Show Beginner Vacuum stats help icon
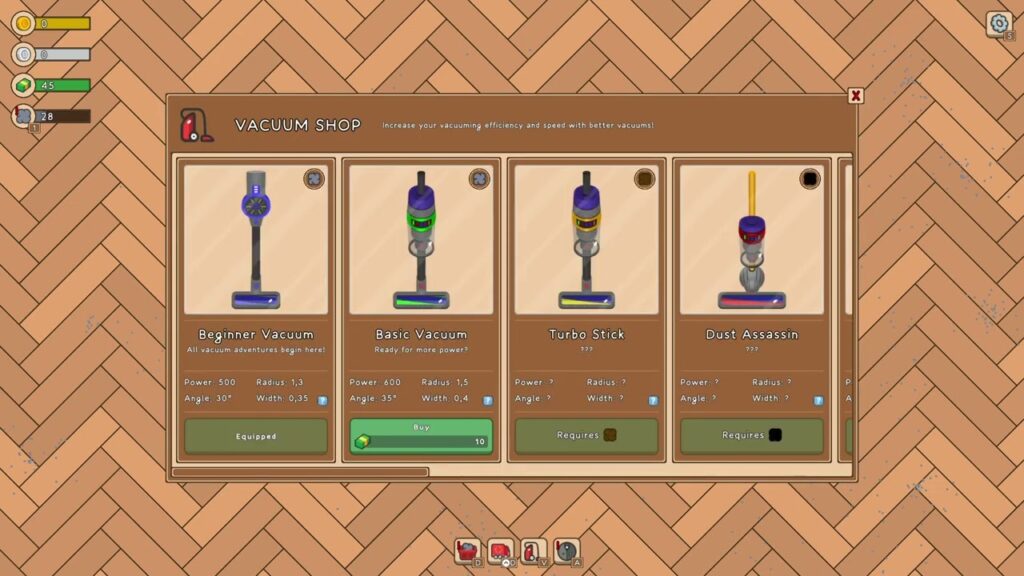This screenshot has width=1024, height=576. [322, 400]
